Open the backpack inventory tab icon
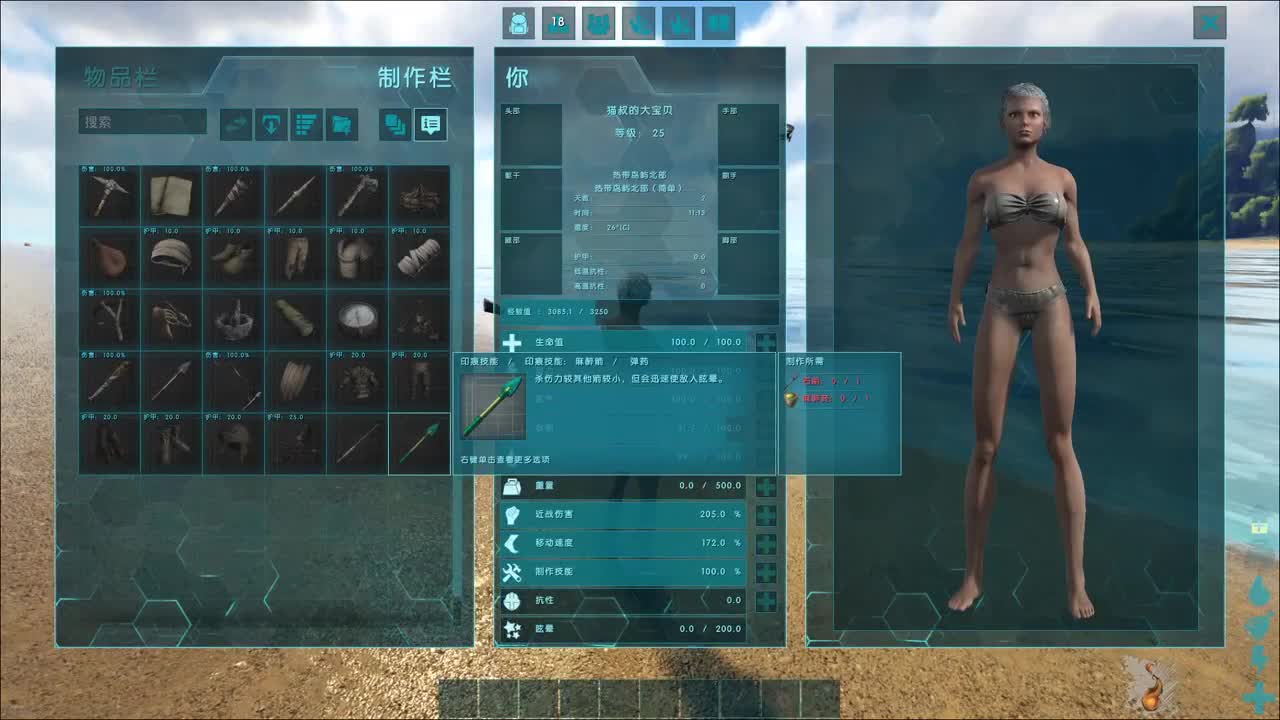Viewport: 1280px width, 720px height. pyautogui.click(x=518, y=23)
